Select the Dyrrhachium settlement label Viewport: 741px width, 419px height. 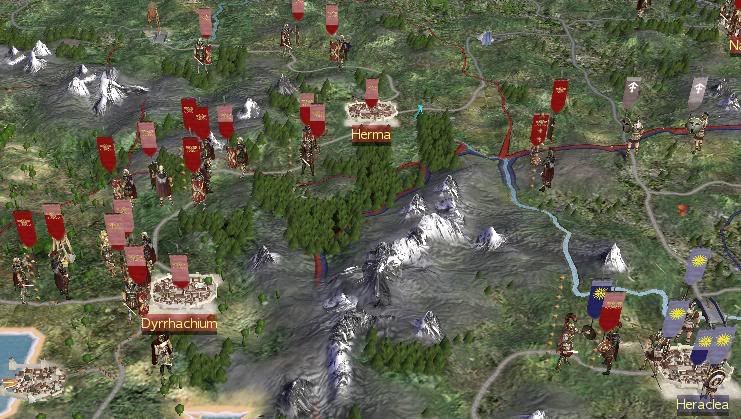179,325
